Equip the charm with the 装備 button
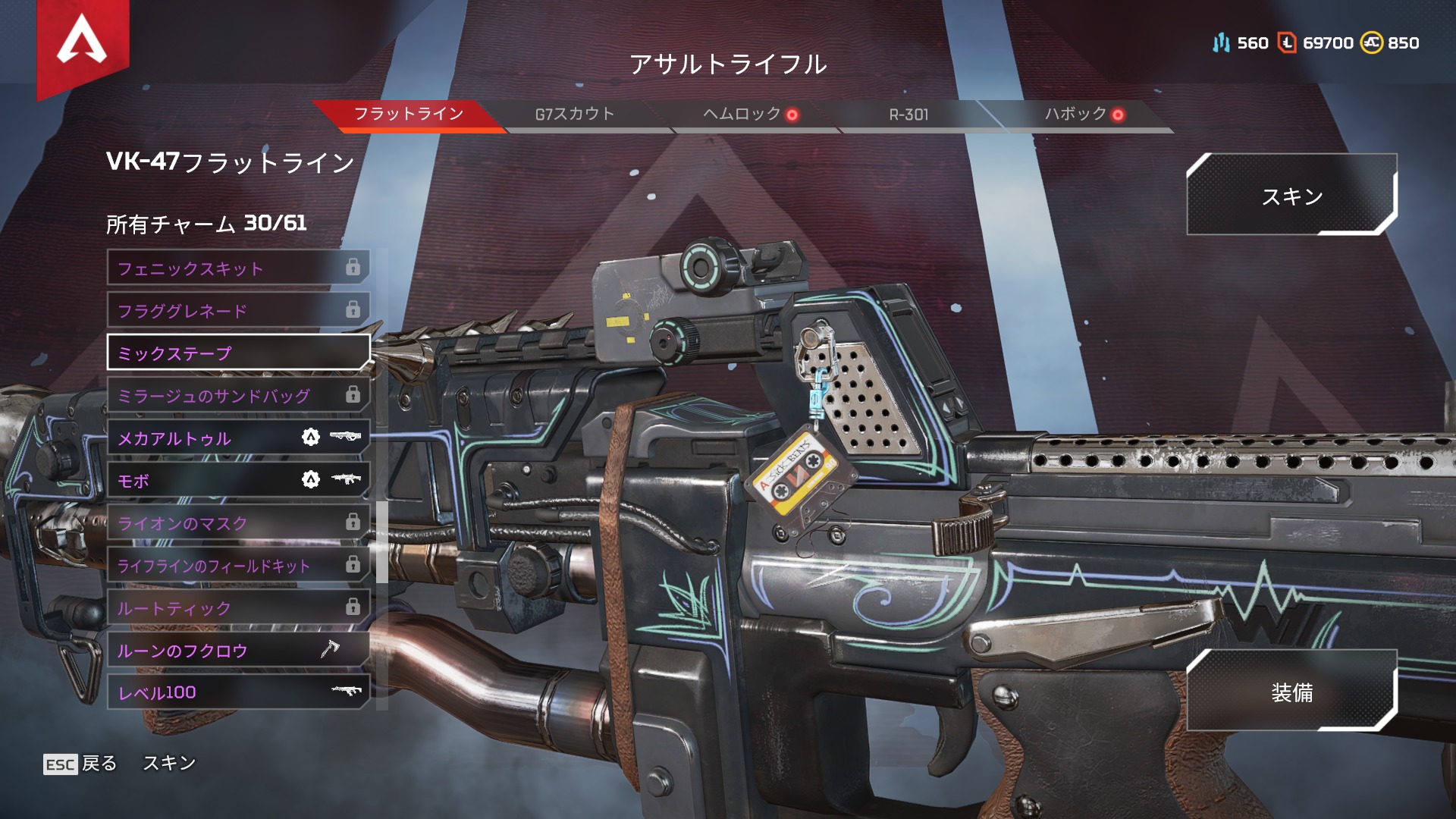This screenshot has width=1456, height=819. pyautogui.click(x=1291, y=692)
